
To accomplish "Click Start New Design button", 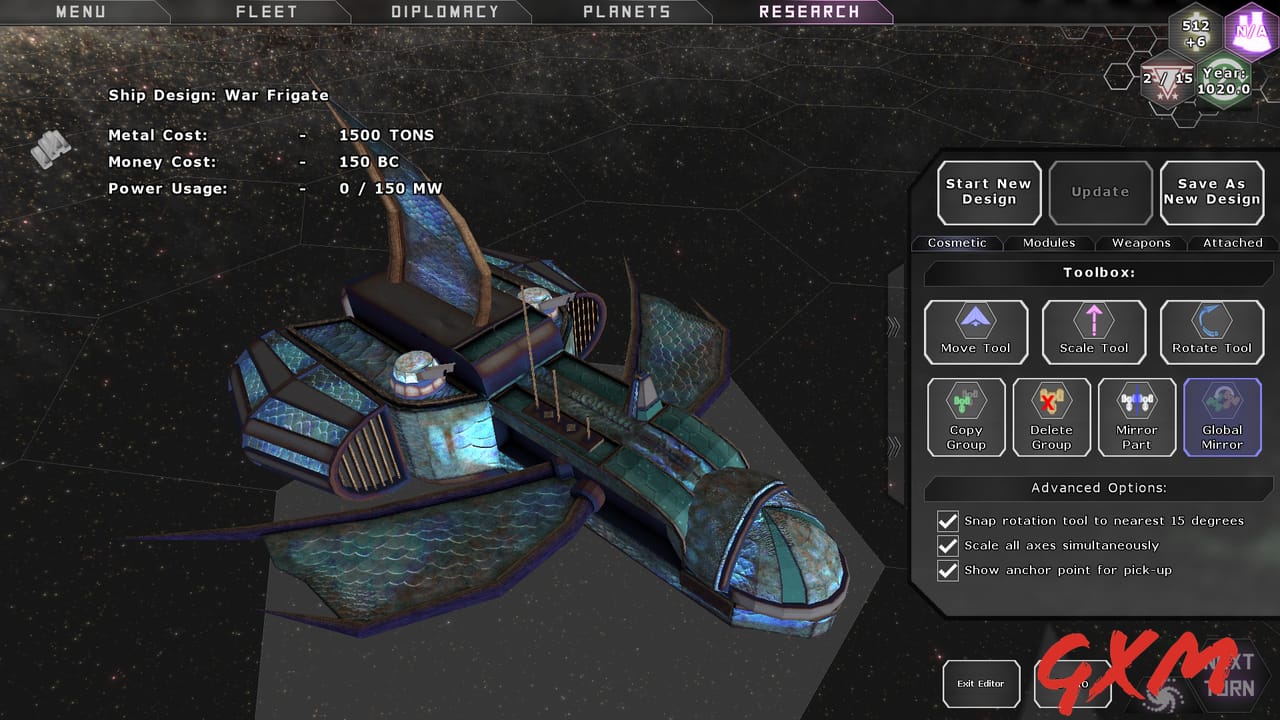I will tap(989, 192).
